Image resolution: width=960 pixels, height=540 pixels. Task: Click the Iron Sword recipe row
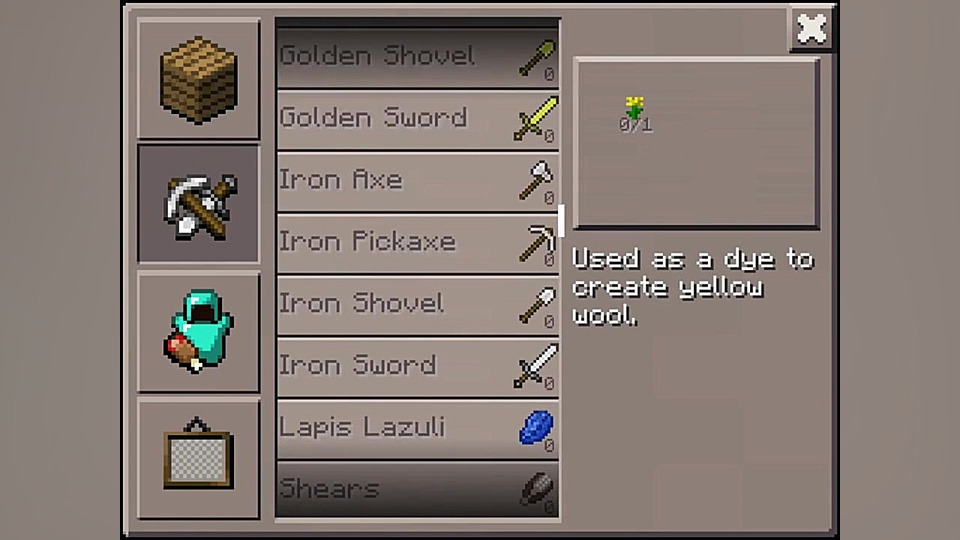pos(417,367)
